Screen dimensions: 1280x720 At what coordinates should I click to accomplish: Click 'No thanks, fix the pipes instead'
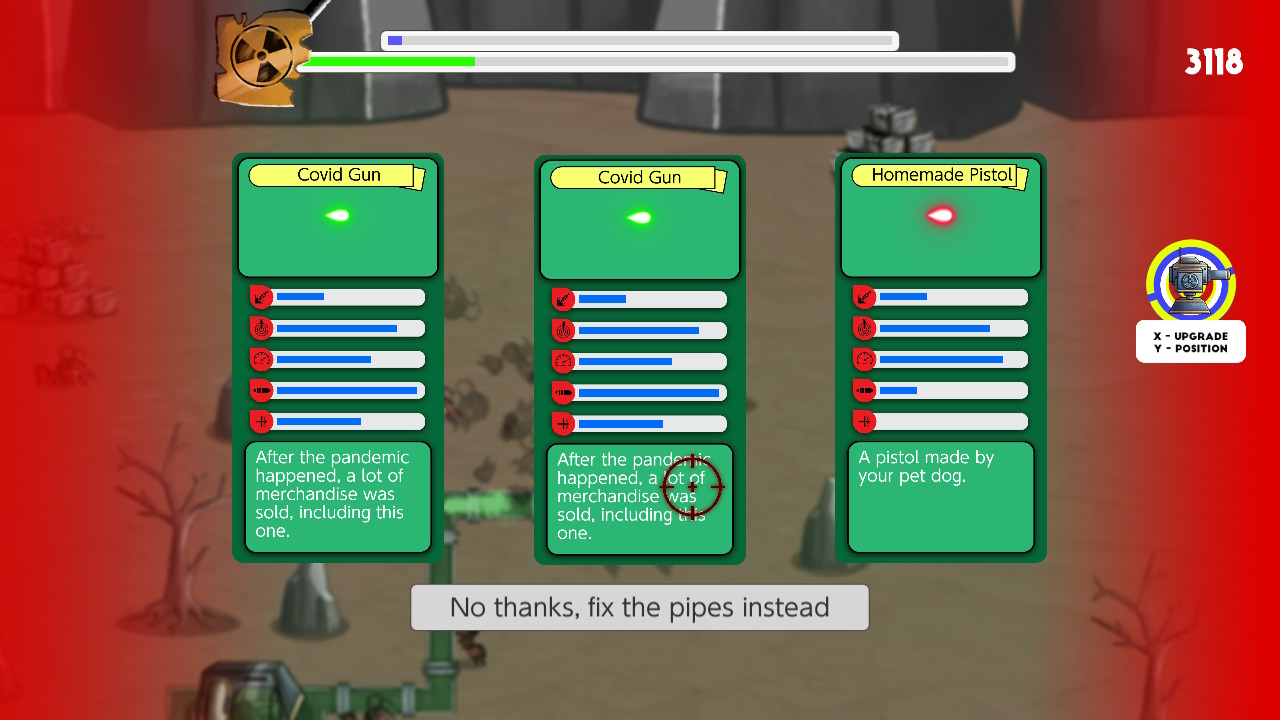pos(639,607)
